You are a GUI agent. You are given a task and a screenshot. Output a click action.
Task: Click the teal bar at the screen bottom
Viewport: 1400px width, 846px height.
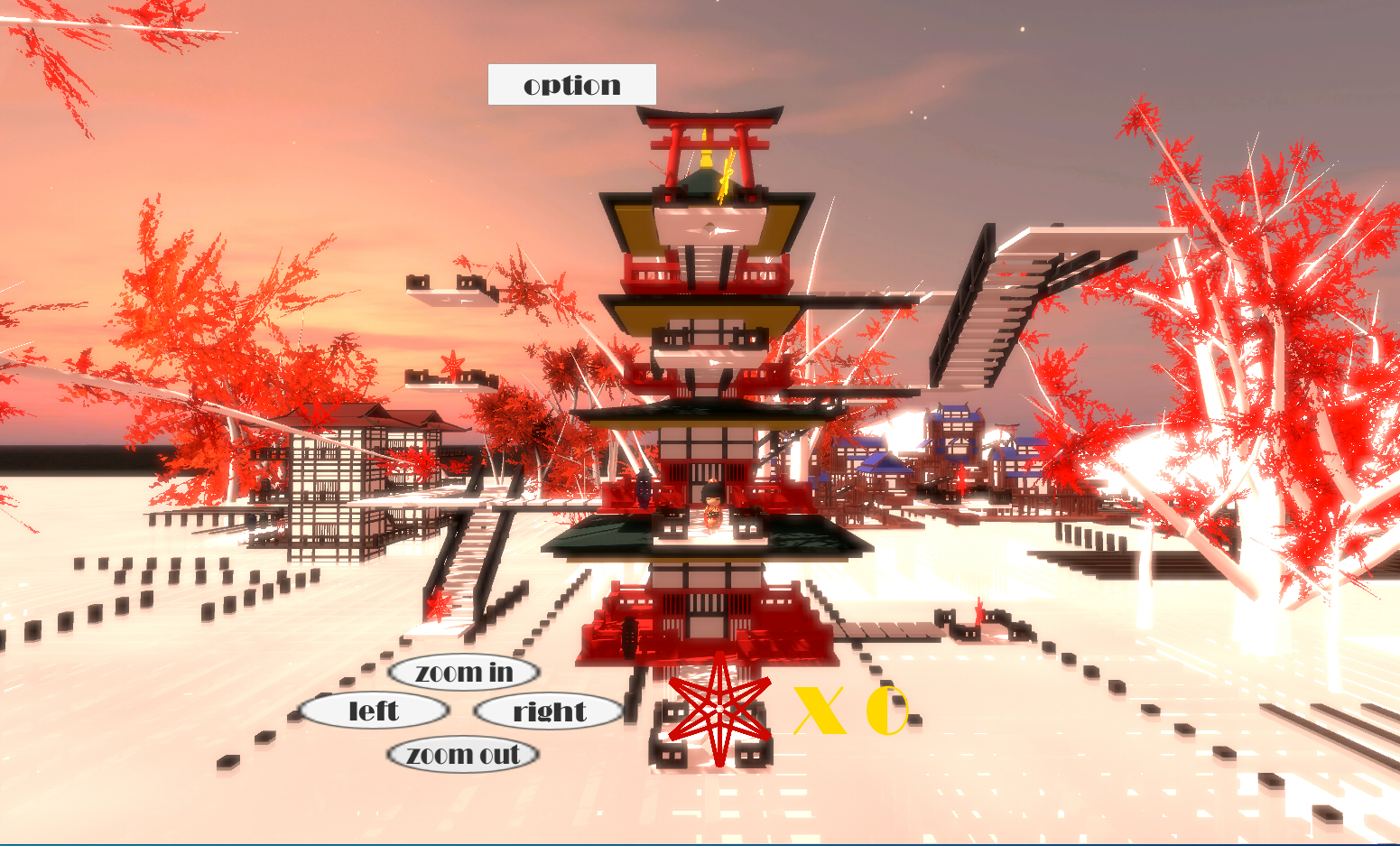click(700, 841)
